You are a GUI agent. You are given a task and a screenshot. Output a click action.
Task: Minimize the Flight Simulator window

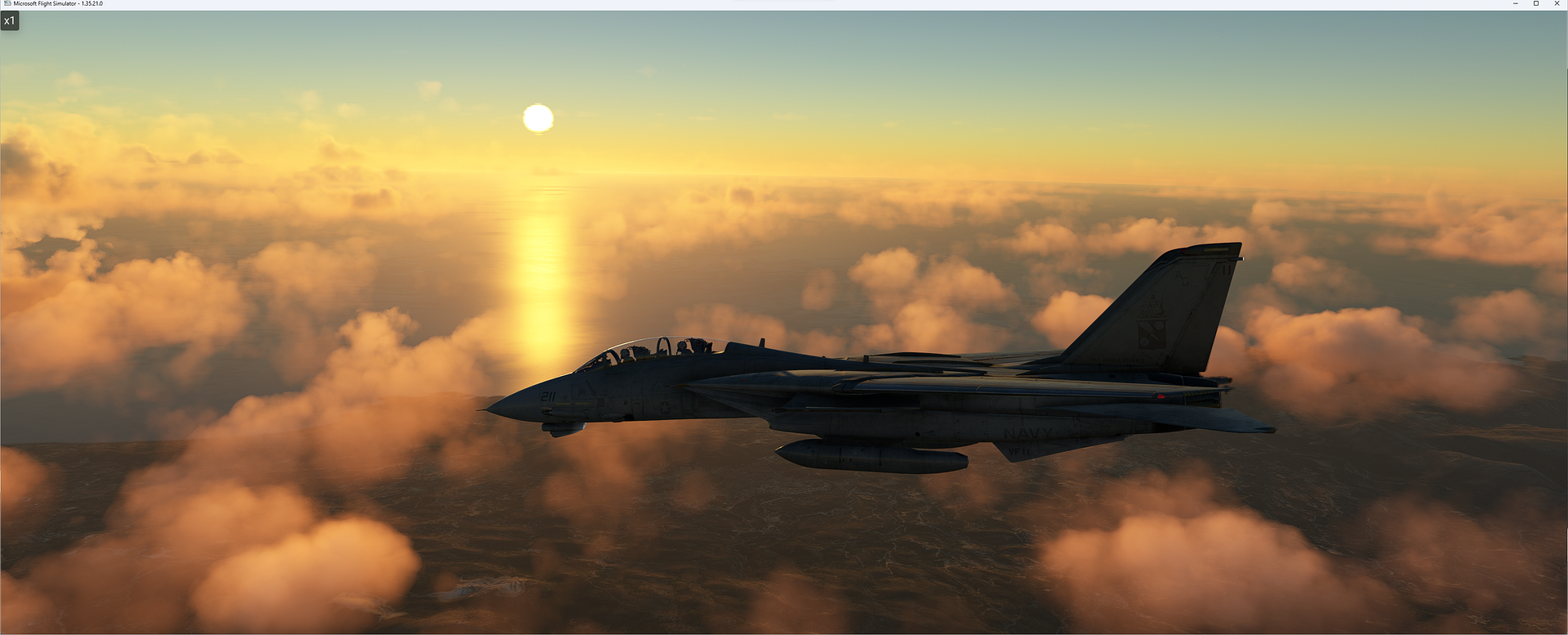[x=1516, y=3]
